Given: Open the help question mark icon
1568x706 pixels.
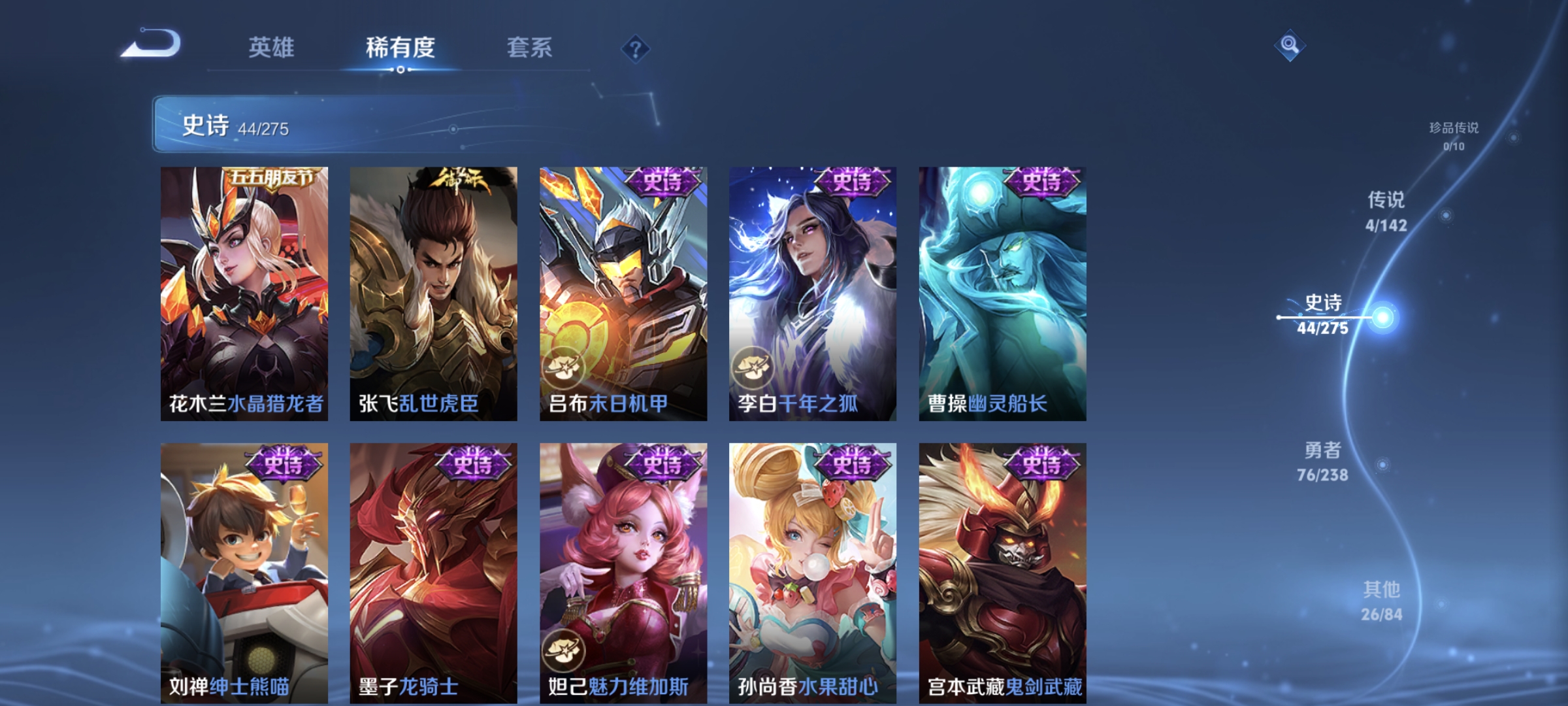Looking at the screenshot, I should click(636, 50).
